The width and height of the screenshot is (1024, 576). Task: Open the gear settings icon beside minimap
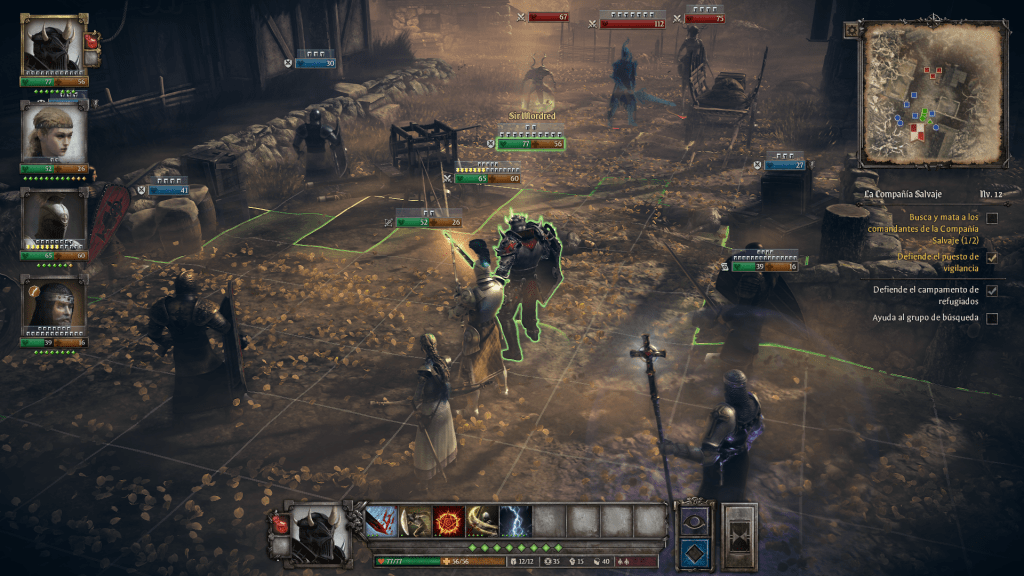(851, 30)
